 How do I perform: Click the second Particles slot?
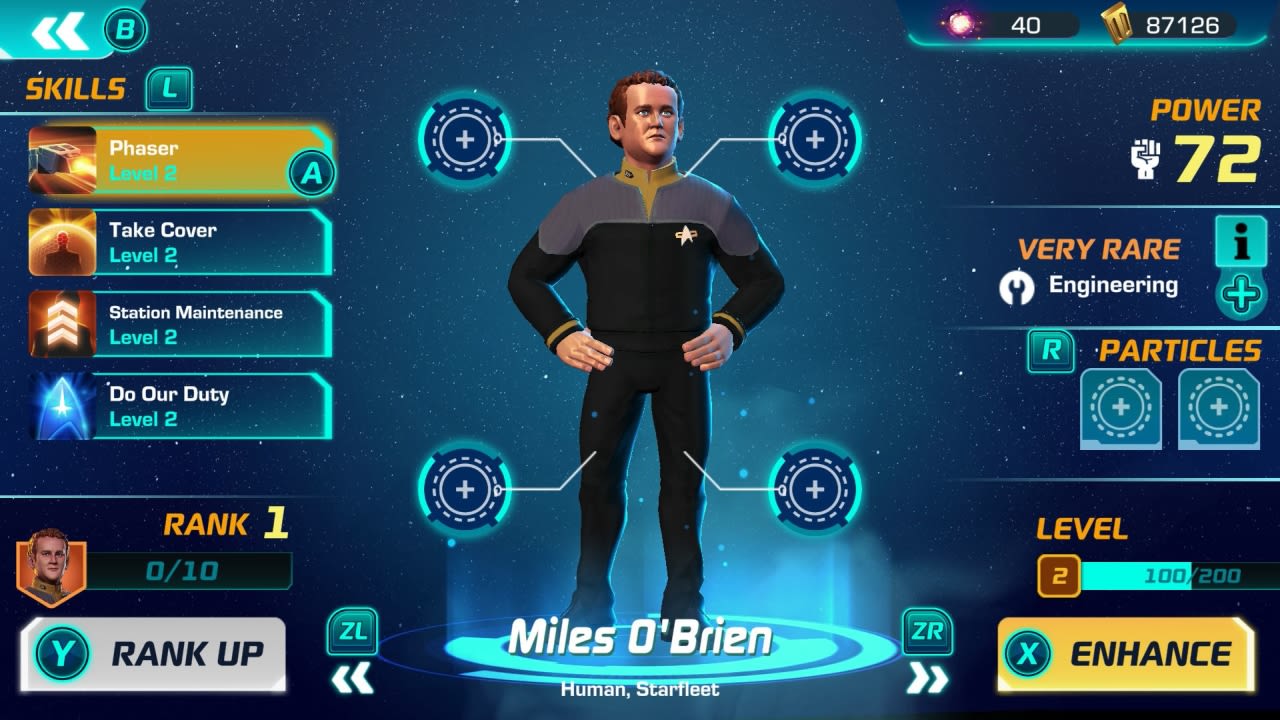(x=1218, y=408)
